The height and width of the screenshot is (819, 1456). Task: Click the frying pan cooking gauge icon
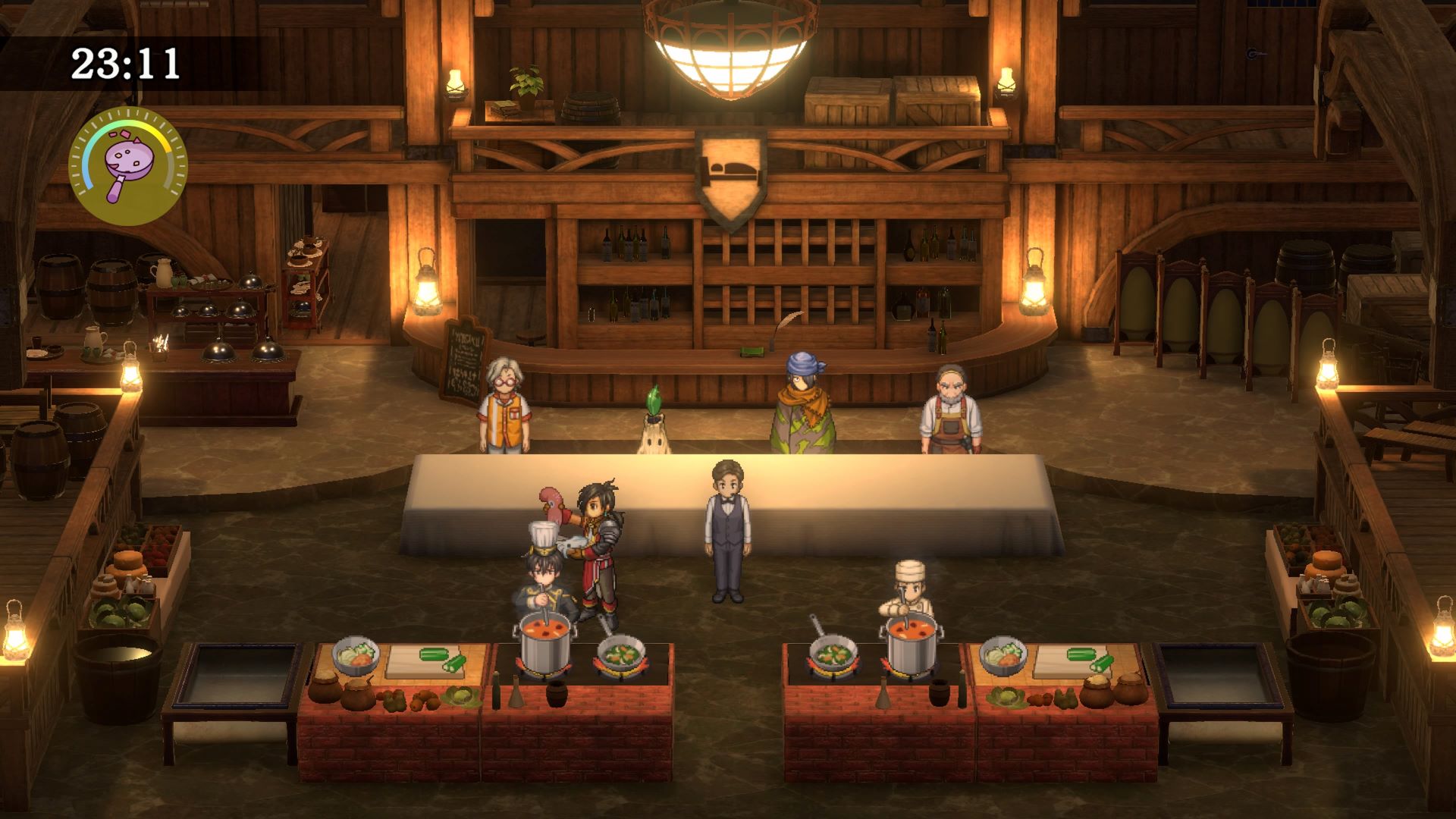pos(127,165)
